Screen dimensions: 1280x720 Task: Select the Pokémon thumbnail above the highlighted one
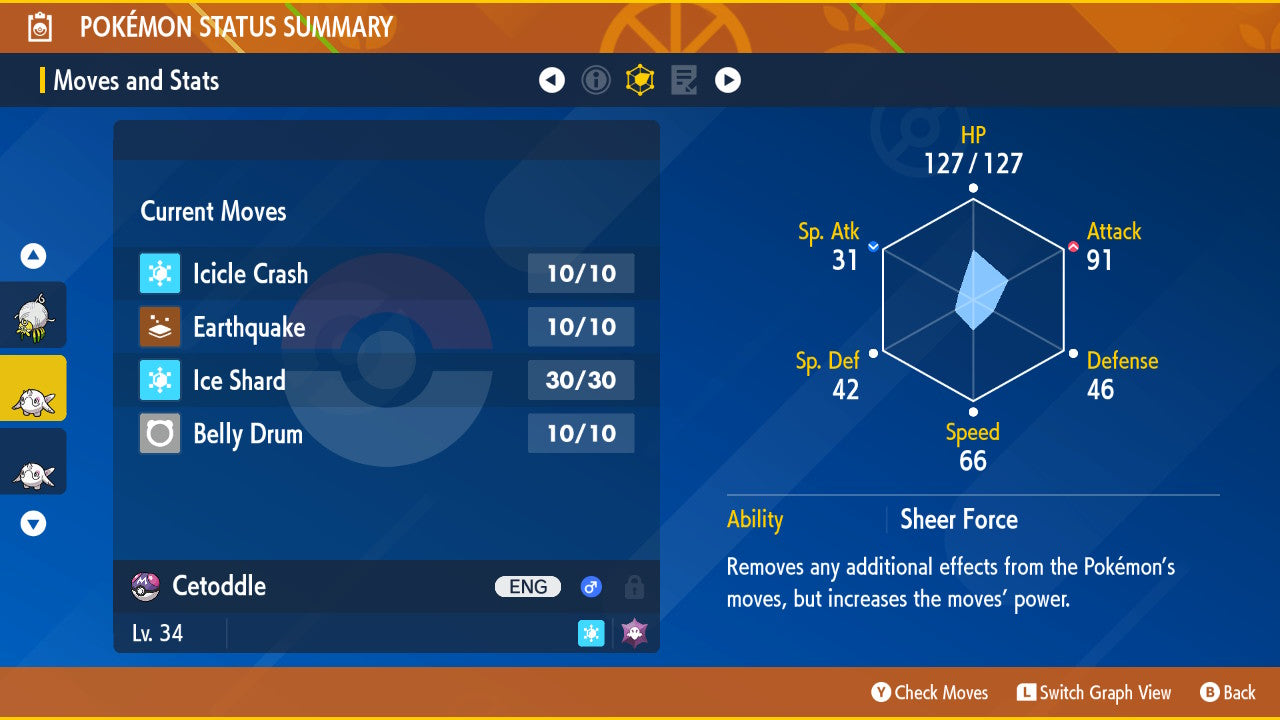click(x=33, y=315)
